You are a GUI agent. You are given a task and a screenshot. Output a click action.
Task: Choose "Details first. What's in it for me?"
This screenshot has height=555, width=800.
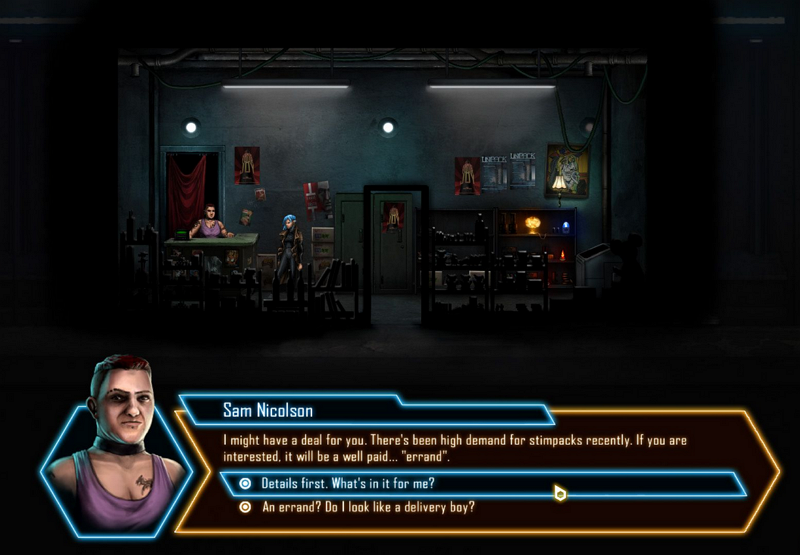click(348, 484)
